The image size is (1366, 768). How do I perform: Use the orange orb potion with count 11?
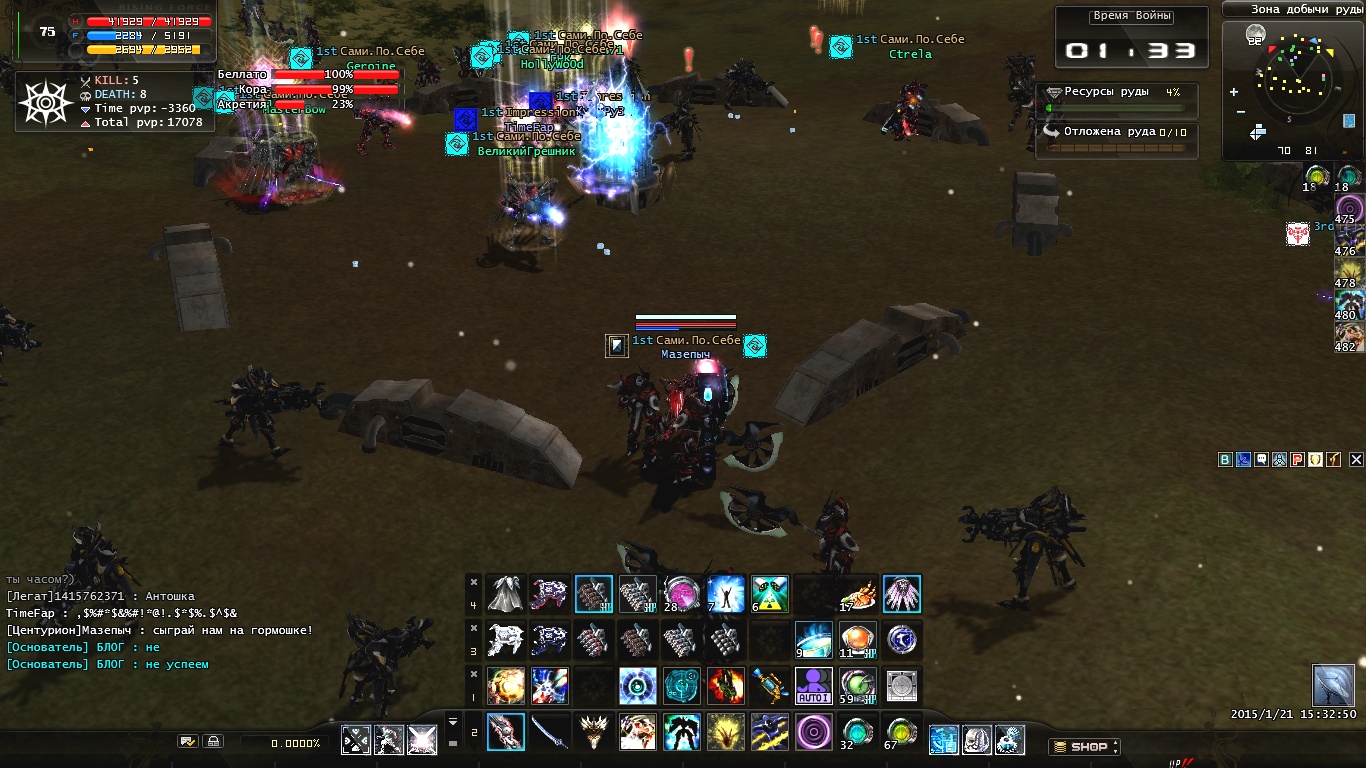point(858,640)
